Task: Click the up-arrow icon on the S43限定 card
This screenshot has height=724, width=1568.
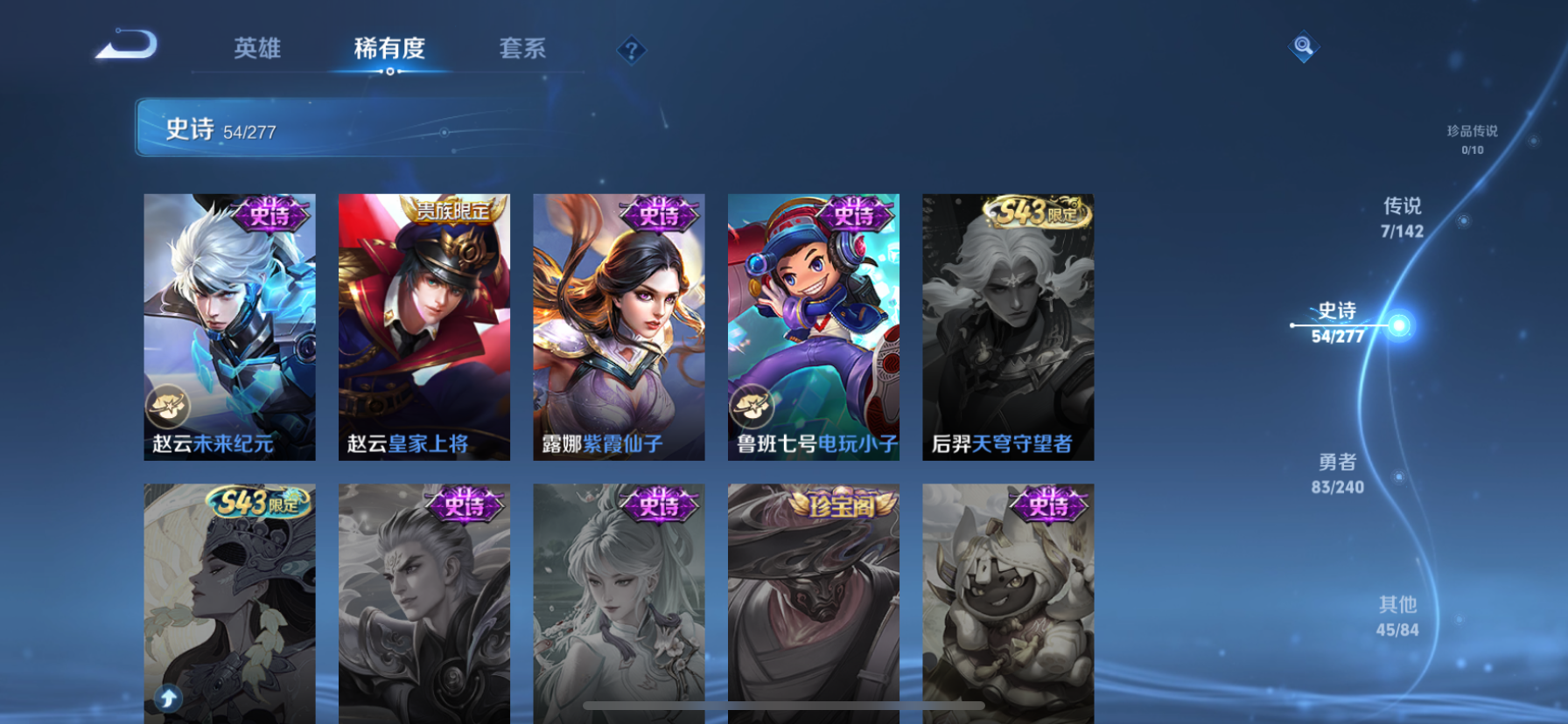Action: point(166,698)
